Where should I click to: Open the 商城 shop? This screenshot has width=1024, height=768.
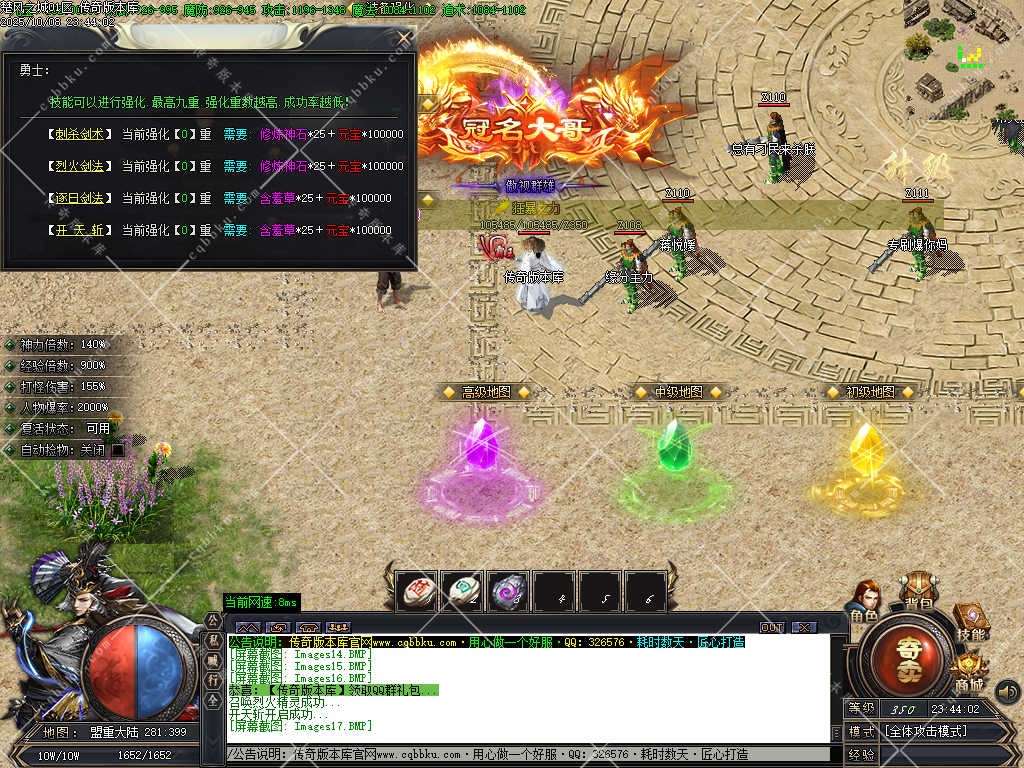tap(968, 672)
